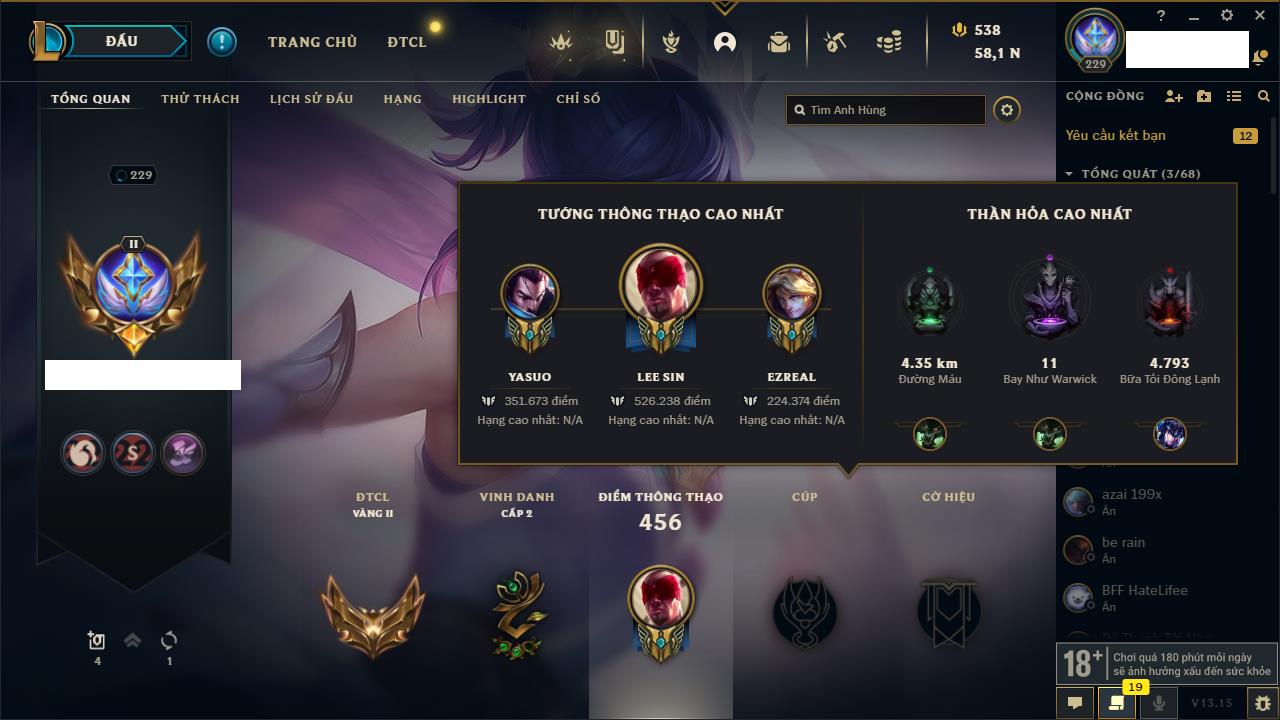View the HIGHLIGHT tab

[x=488, y=99]
